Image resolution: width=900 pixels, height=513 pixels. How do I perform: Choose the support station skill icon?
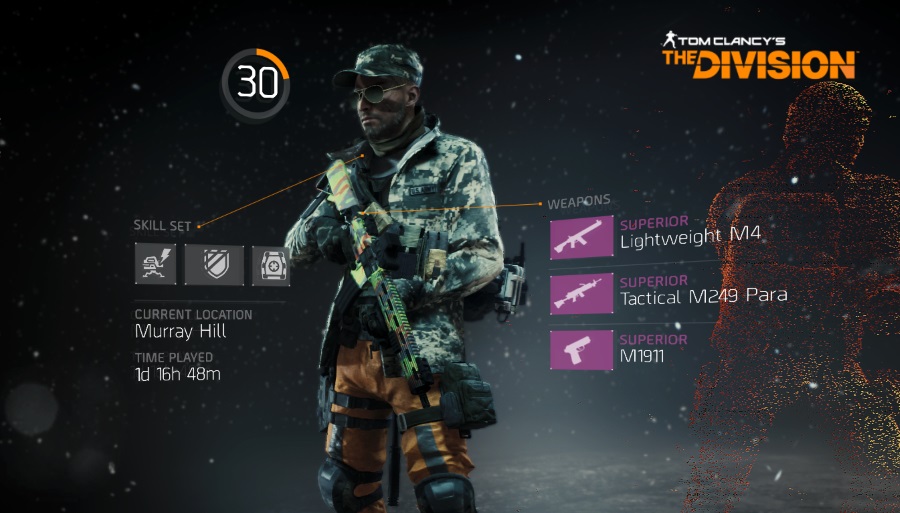(271, 265)
